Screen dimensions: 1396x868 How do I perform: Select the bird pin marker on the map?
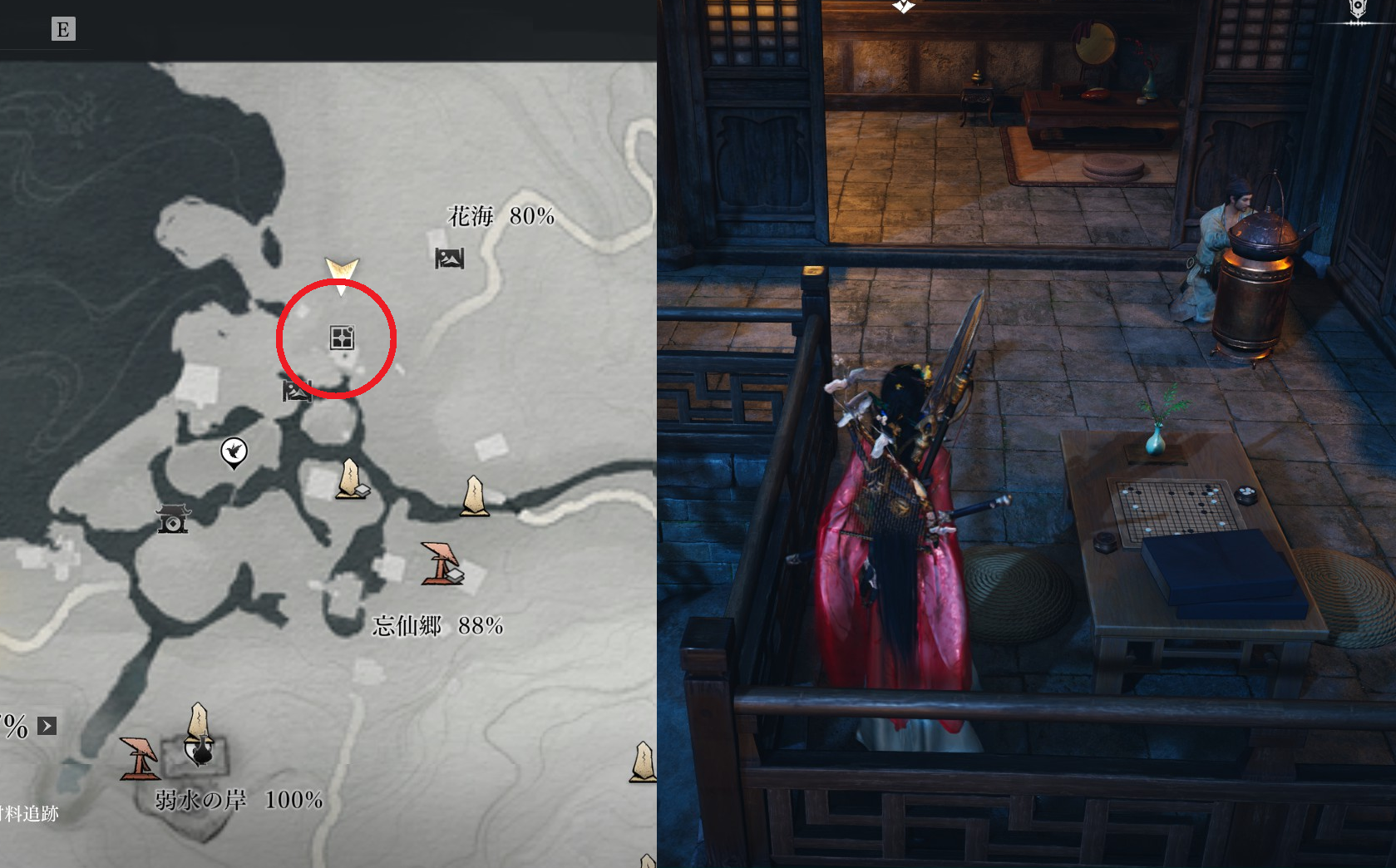234,452
